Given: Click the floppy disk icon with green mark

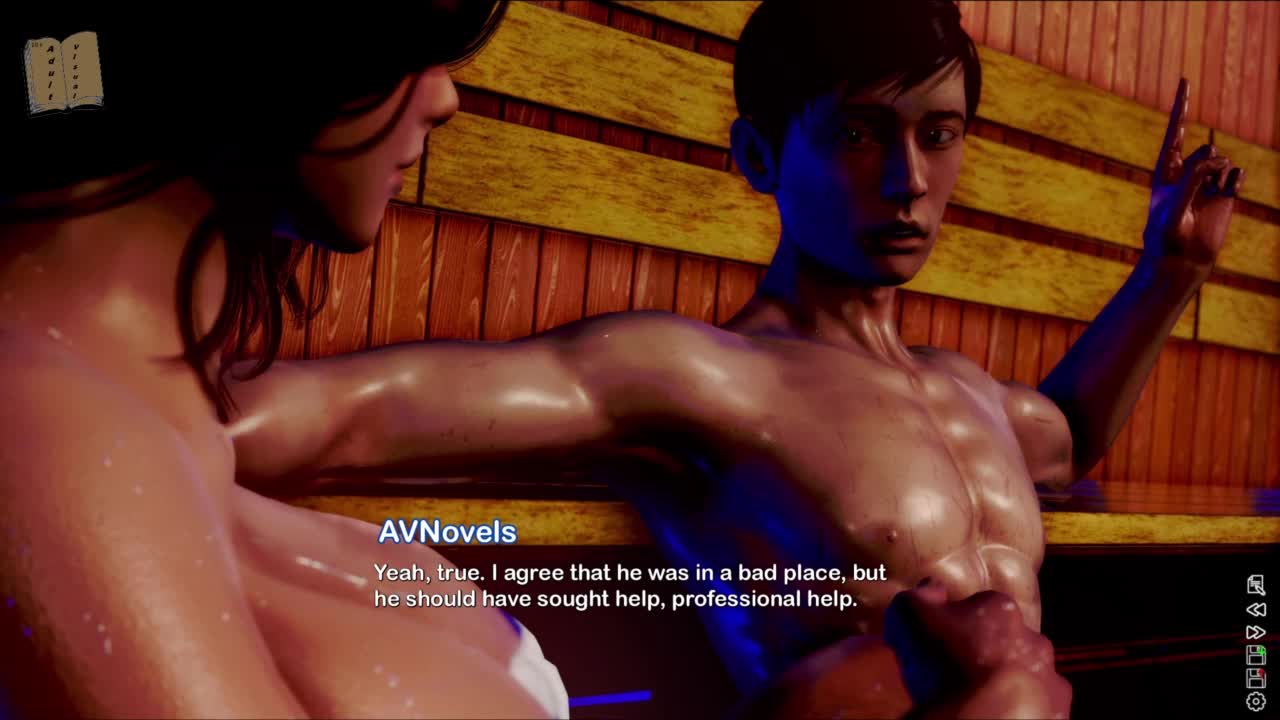Looking at the screenshot, I should [x=1256, y=655].
